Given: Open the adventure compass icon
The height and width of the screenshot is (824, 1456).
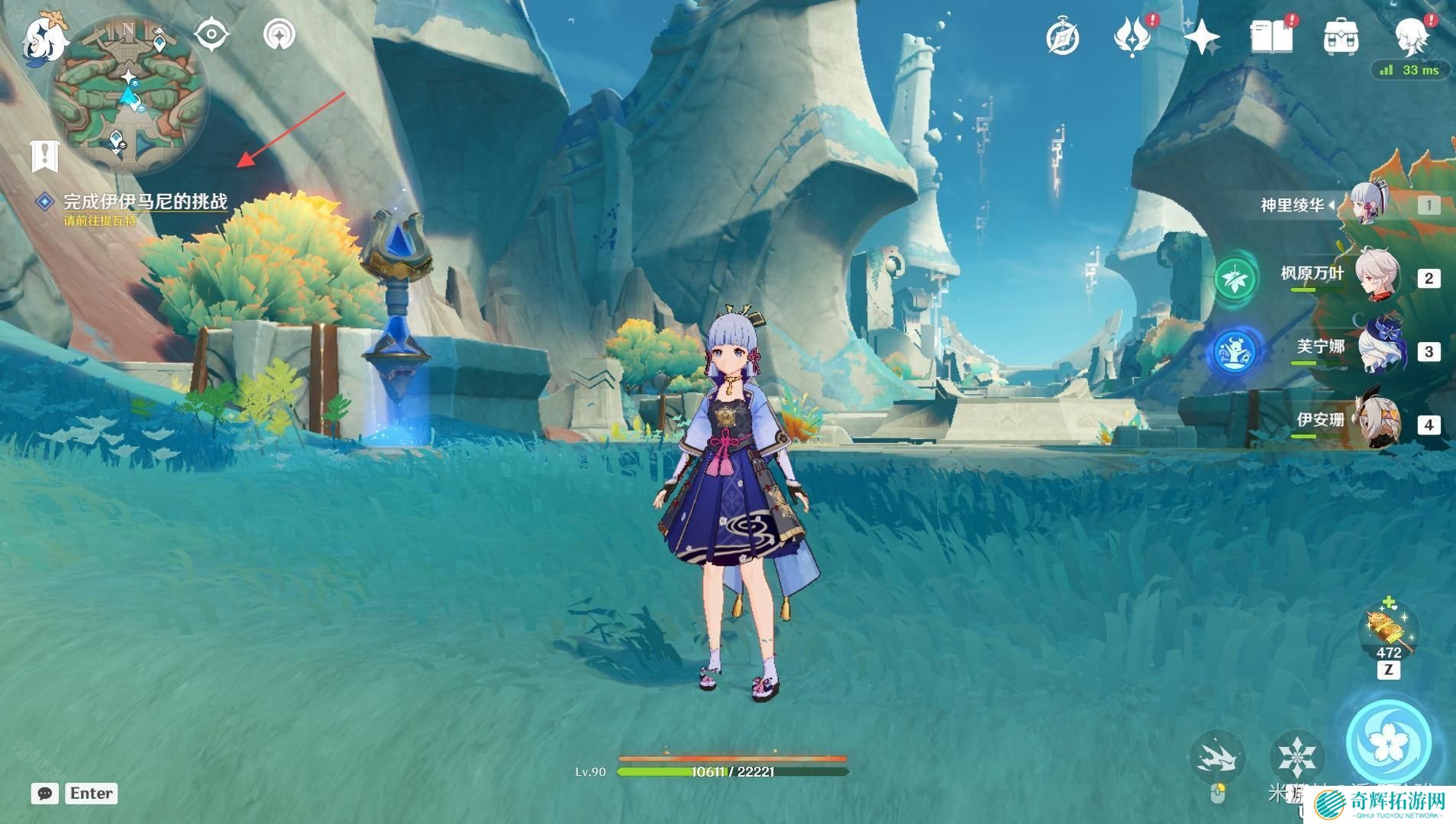Looking at the screenshot, I should pyautogui.click(x=1062, y=37).
